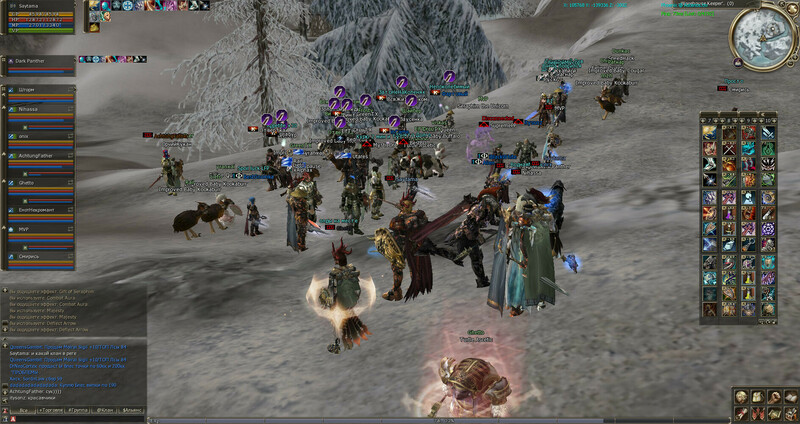
Task: Open the $Альянс alliance chat tab
Action: (132, 410)
